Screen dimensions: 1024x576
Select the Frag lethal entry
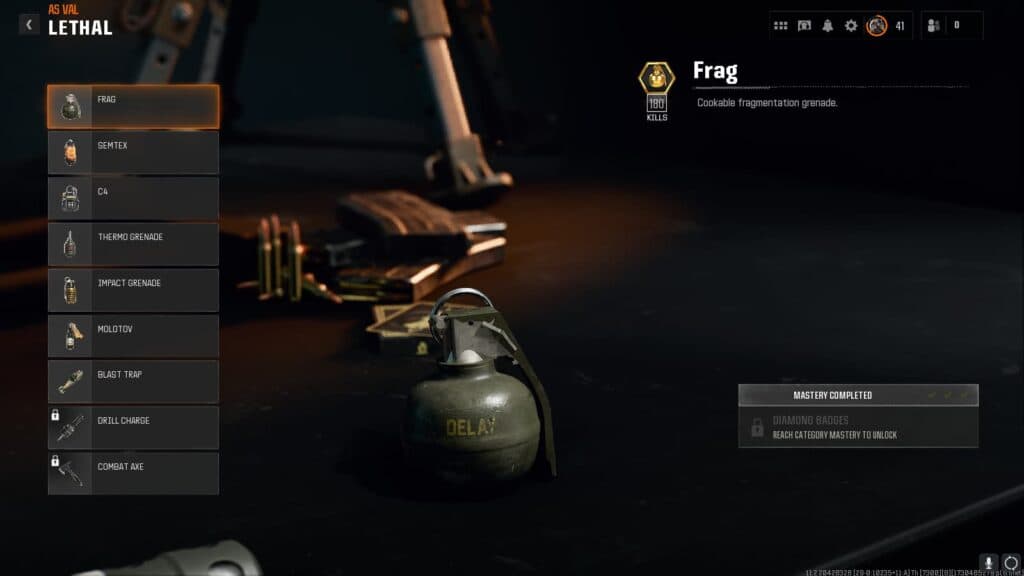pos(133,106)
